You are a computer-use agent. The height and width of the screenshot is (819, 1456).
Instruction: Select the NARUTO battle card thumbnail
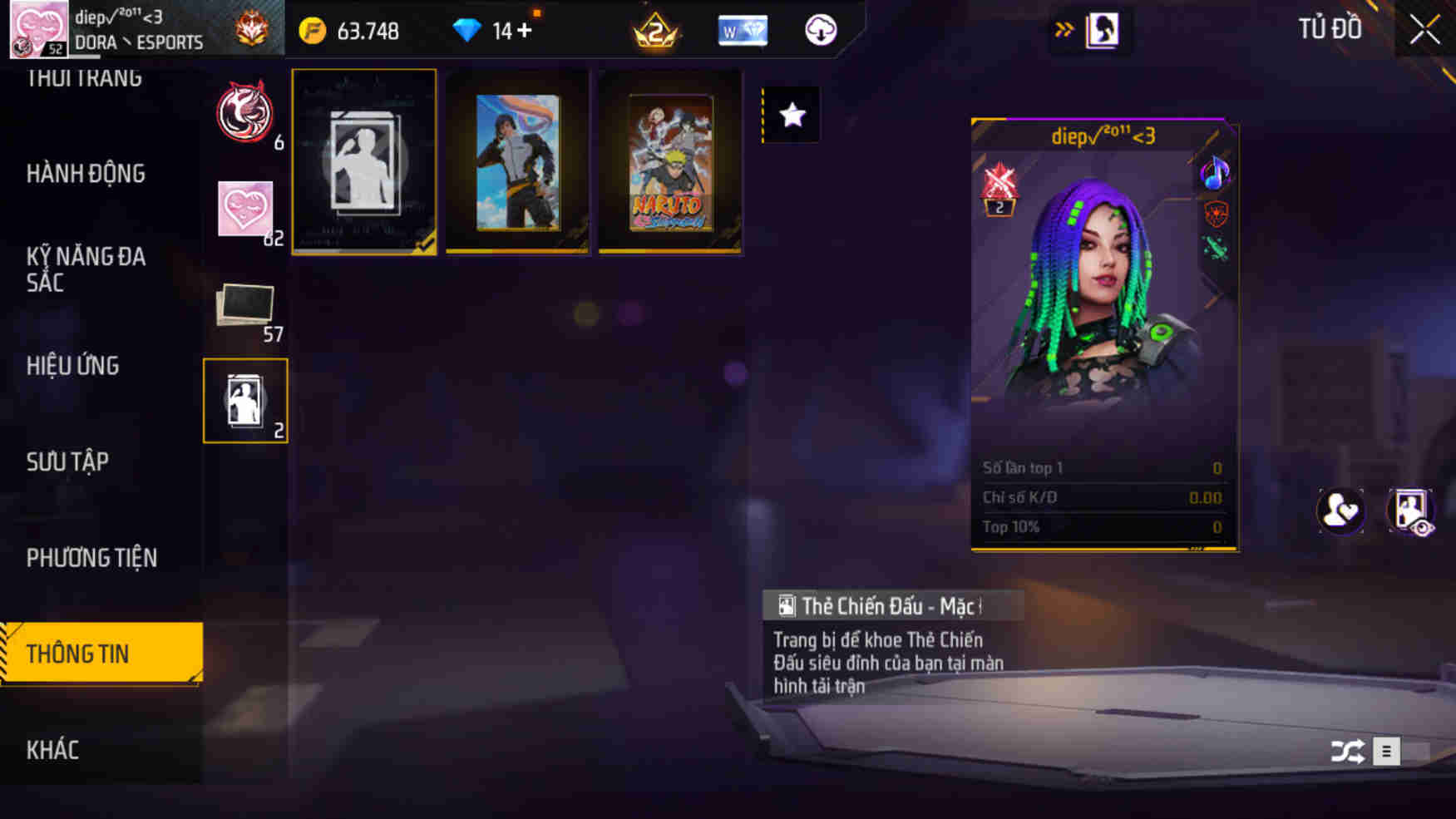click(x=670, y=162)
